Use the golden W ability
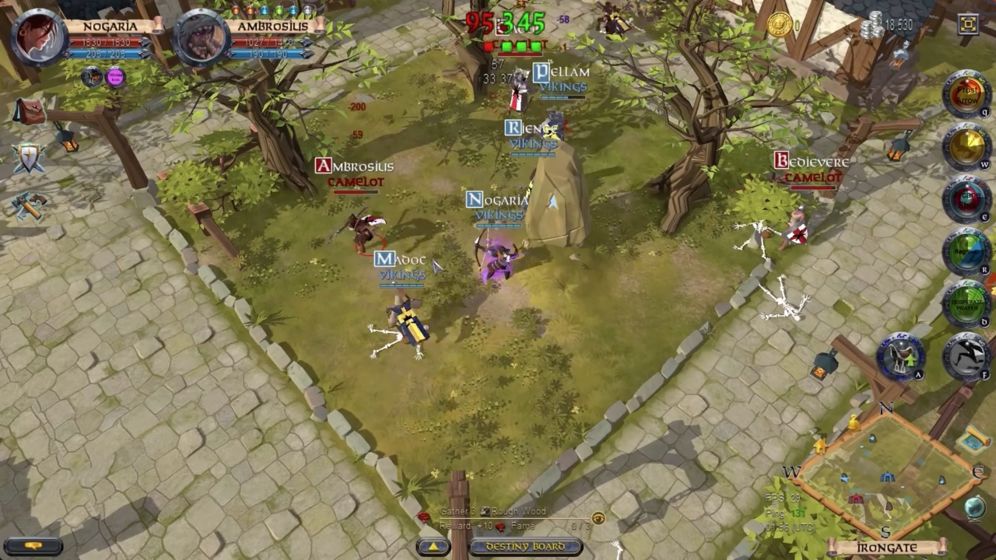996x560 pixels. [966, 146]
